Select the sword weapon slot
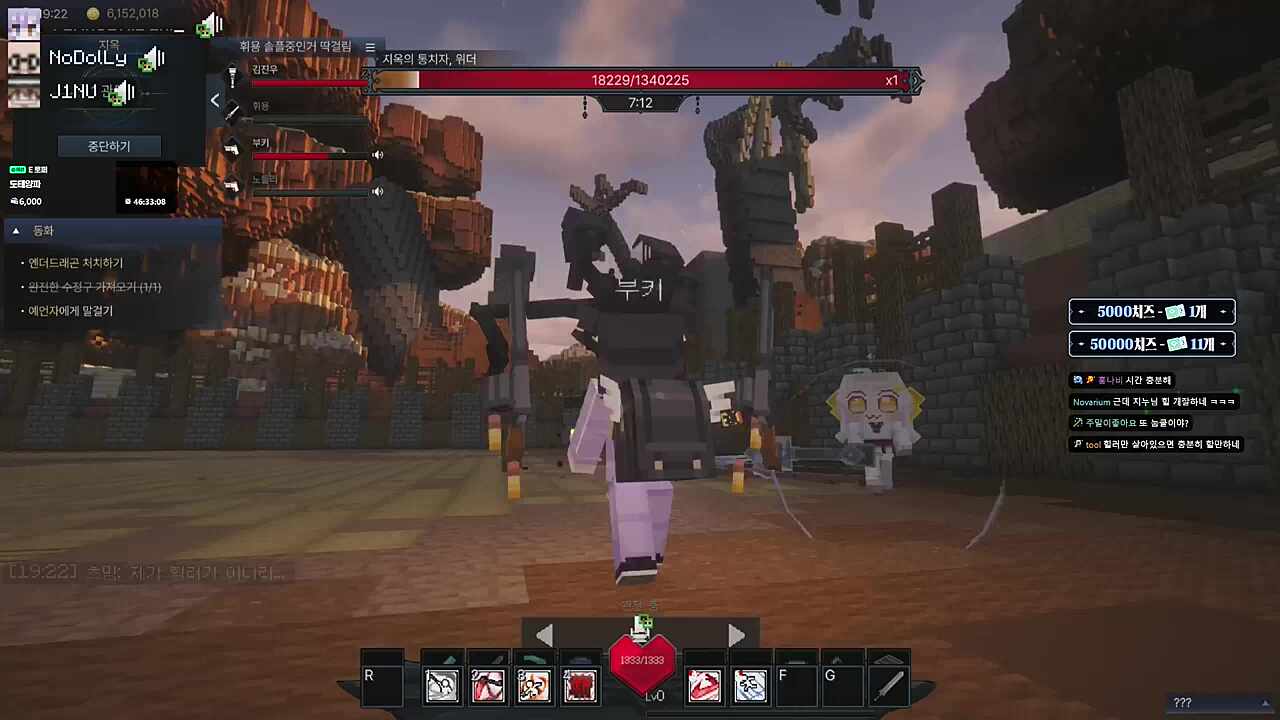 pos(888,685)
